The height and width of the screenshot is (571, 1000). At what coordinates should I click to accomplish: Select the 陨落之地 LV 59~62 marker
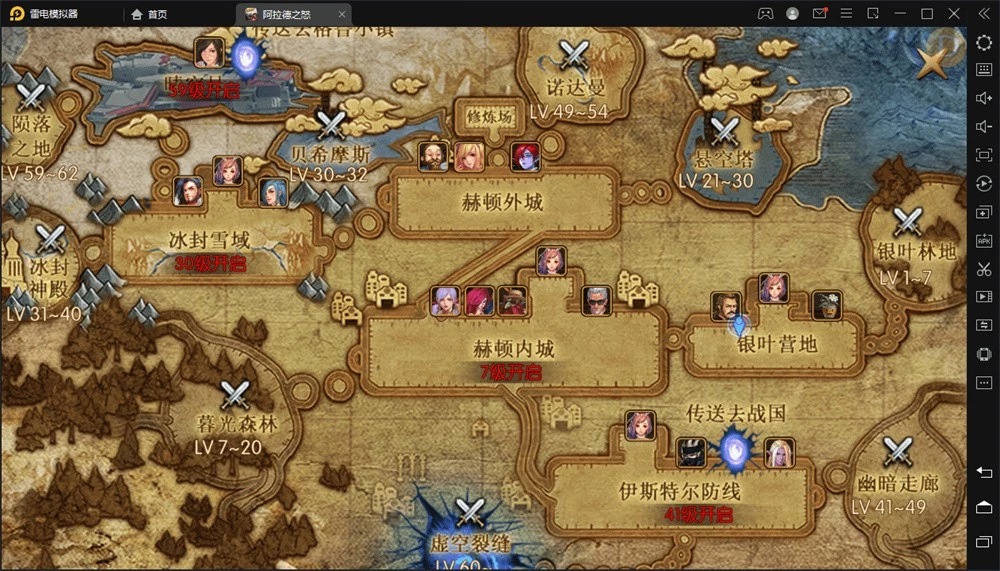click(33, 97)
